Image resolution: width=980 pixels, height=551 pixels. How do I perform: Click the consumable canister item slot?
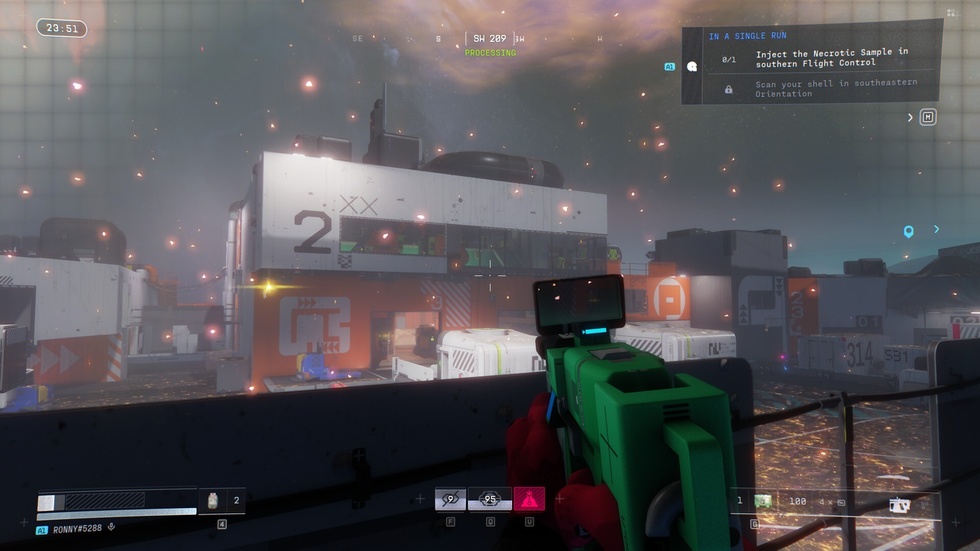[212, 501]
